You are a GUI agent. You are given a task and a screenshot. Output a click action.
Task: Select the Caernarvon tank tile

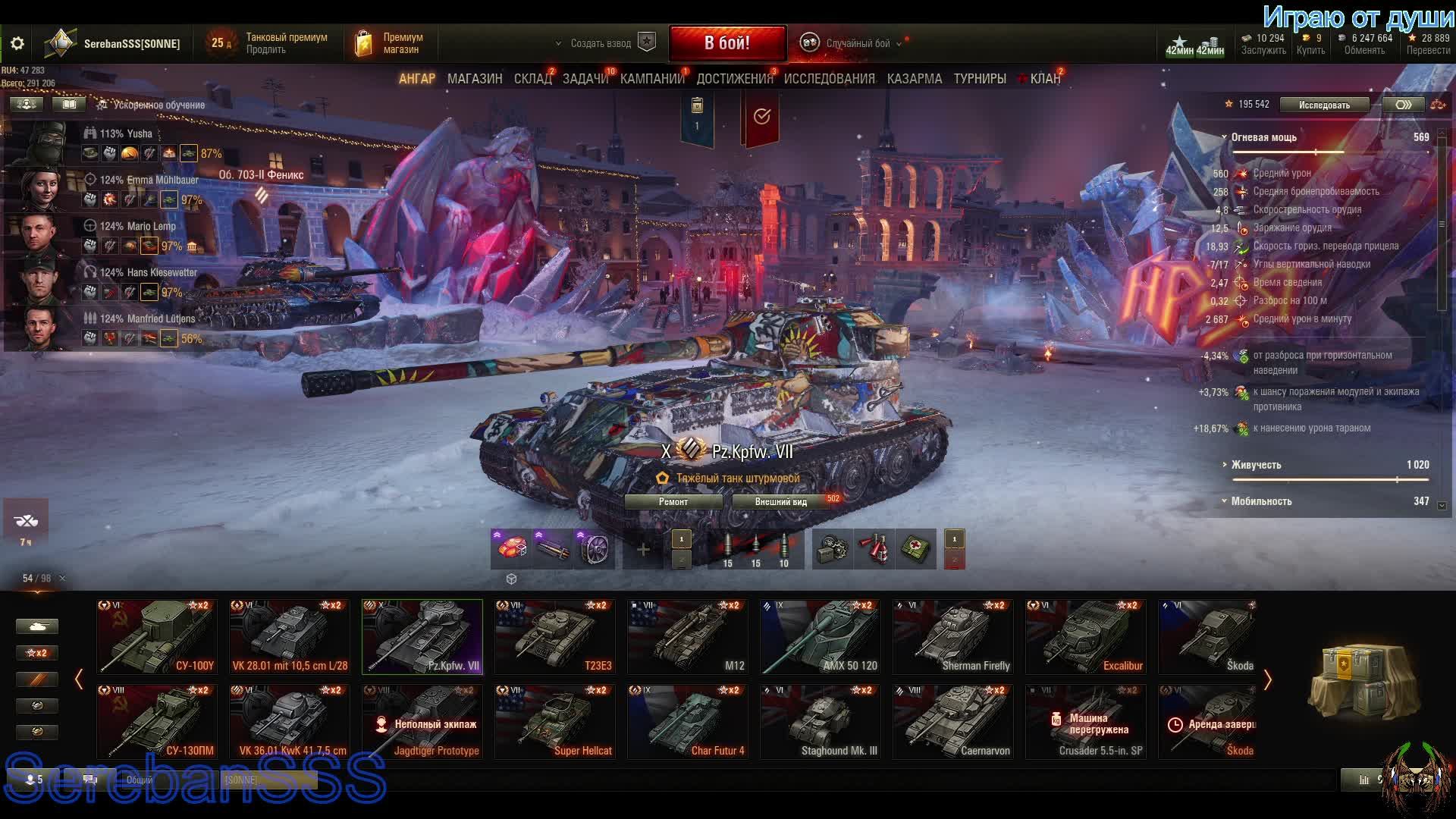pyautogui.click(x=953, y=722)
